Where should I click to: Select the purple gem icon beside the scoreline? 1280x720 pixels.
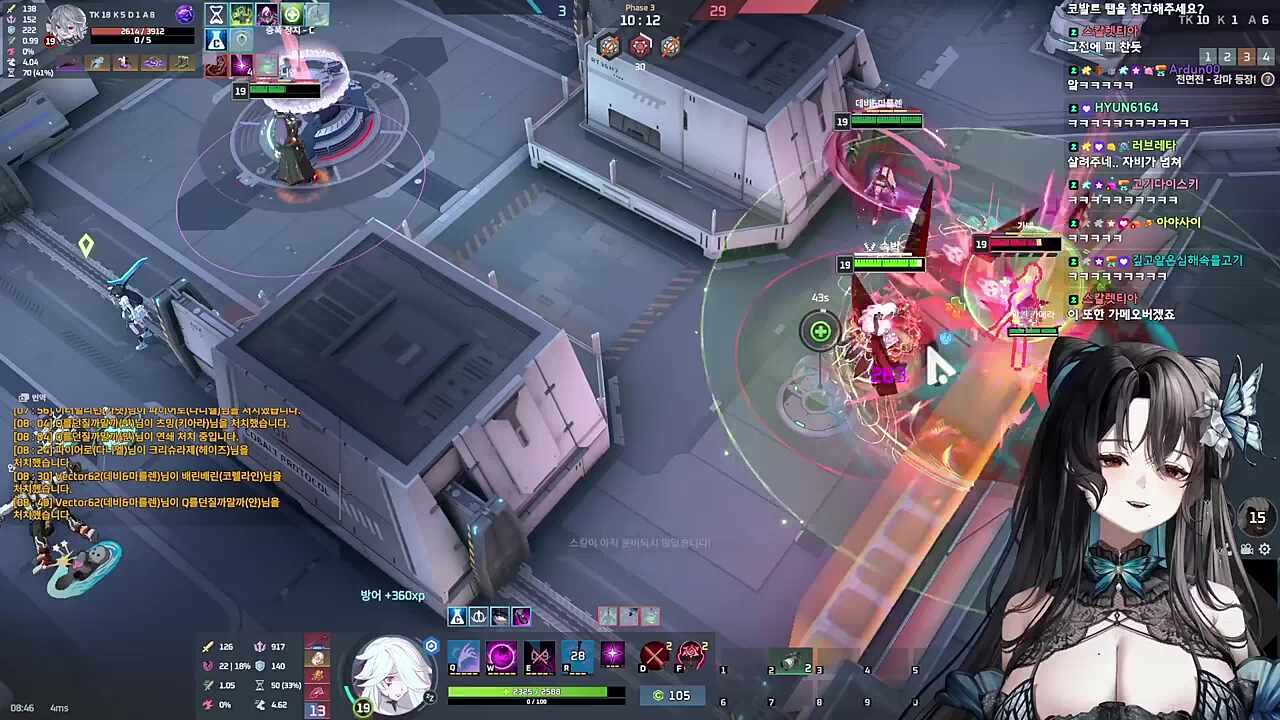click(184, 14)
